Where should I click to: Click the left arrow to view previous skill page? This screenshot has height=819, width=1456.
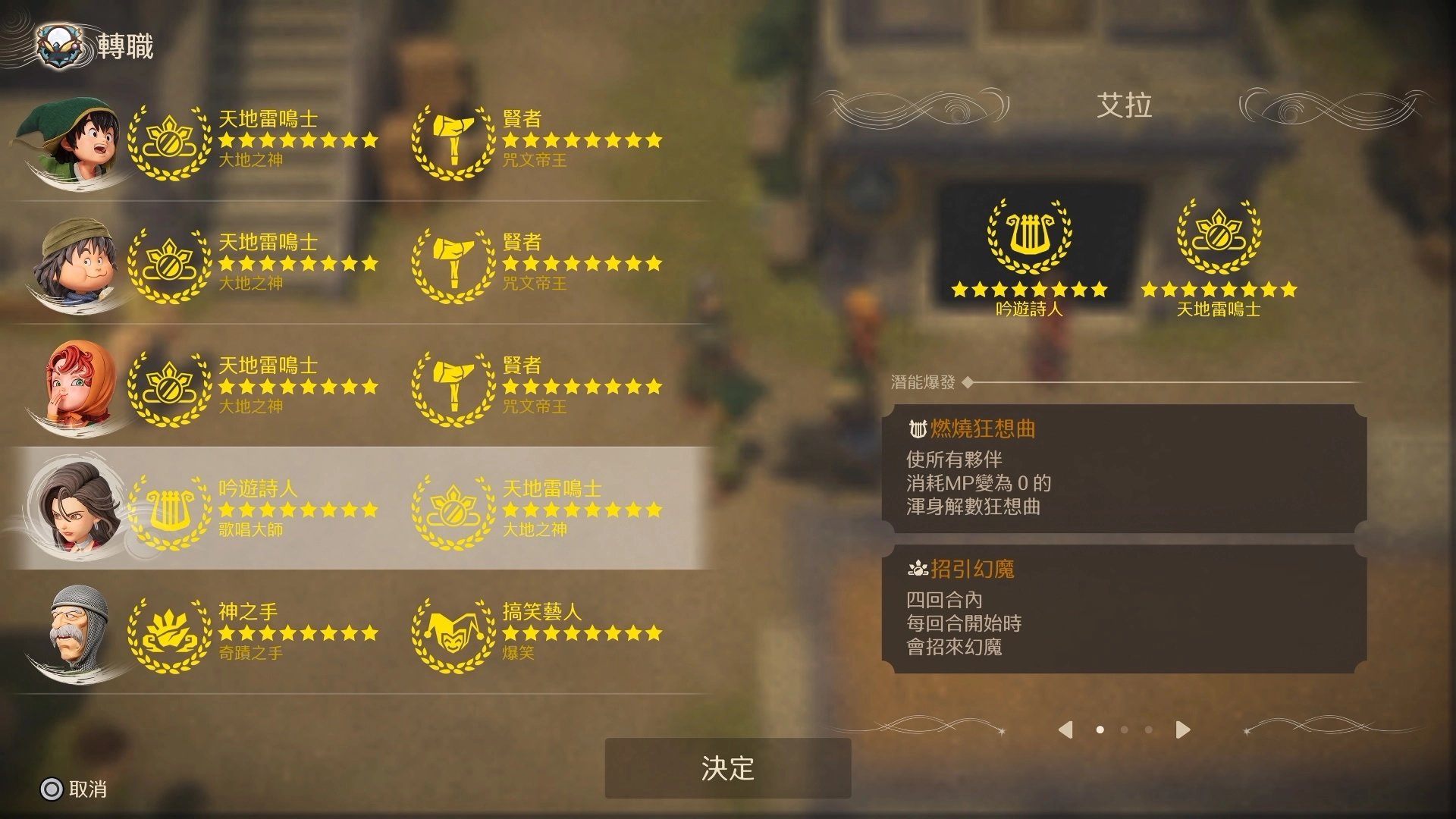(1065, 730)
